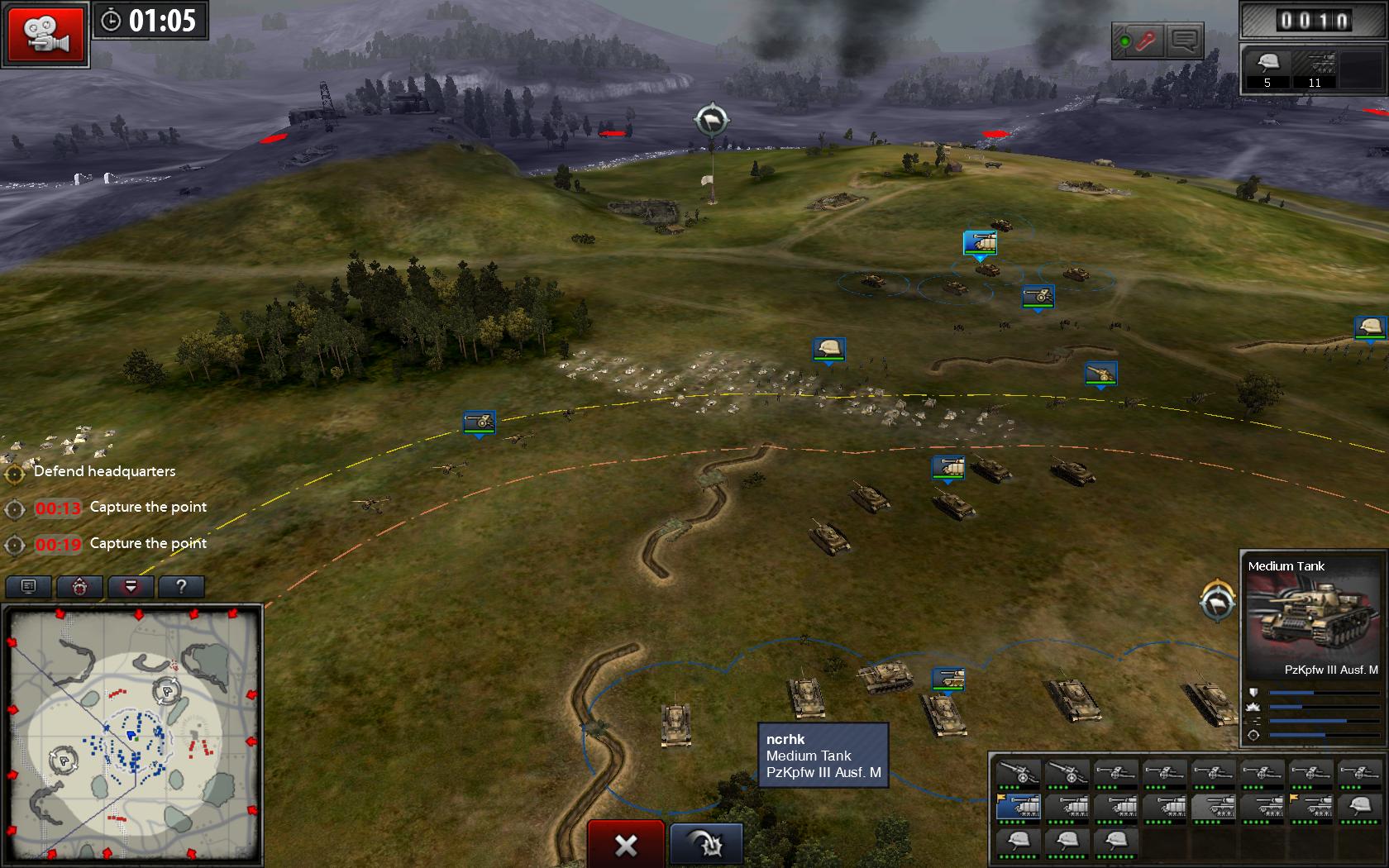Select the Defend headquarters objective
Screen dimensions: 1389x868
coord(103,471)
